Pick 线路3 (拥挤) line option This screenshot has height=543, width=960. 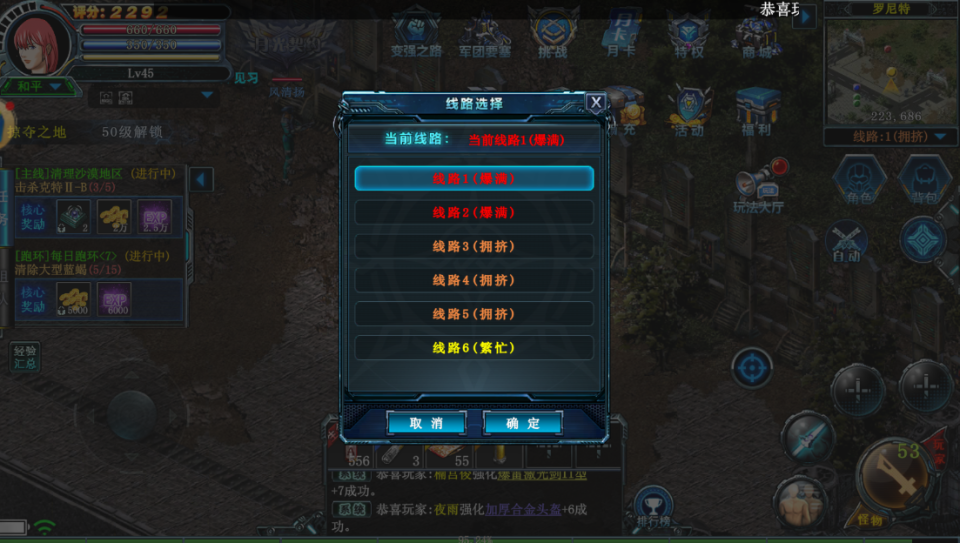point(474,247)
